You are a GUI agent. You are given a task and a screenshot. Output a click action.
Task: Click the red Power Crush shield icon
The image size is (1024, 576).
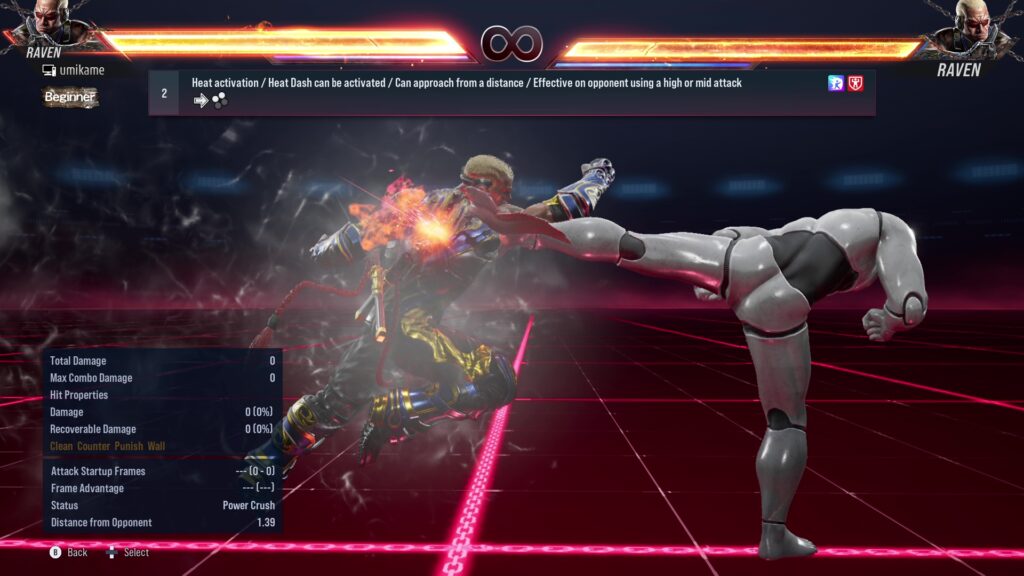point(856,84)
